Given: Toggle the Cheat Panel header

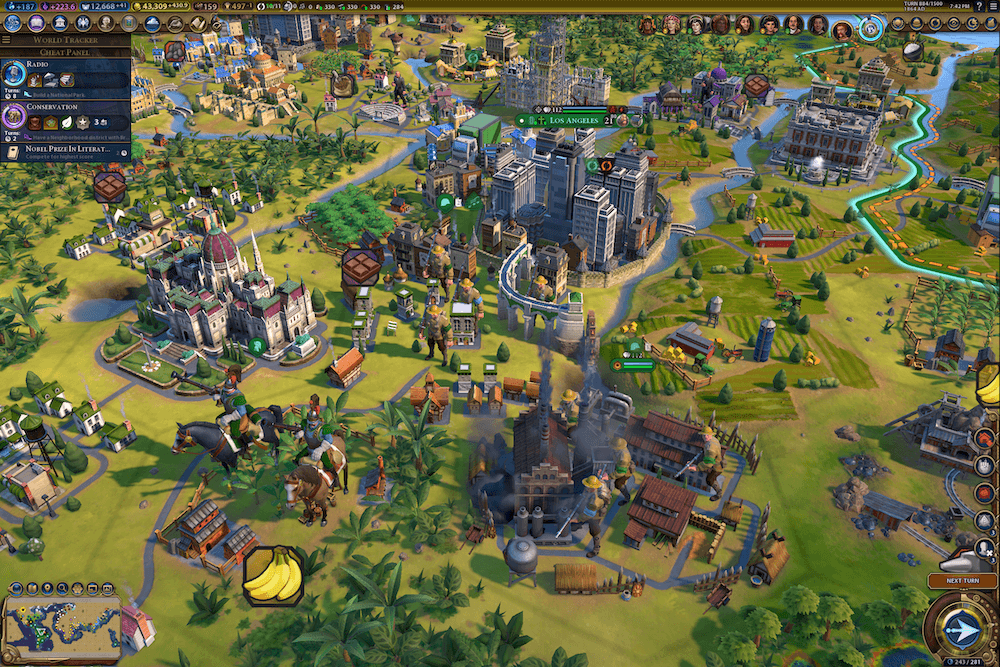Looking at the screenshot, I should pos(66,51).
